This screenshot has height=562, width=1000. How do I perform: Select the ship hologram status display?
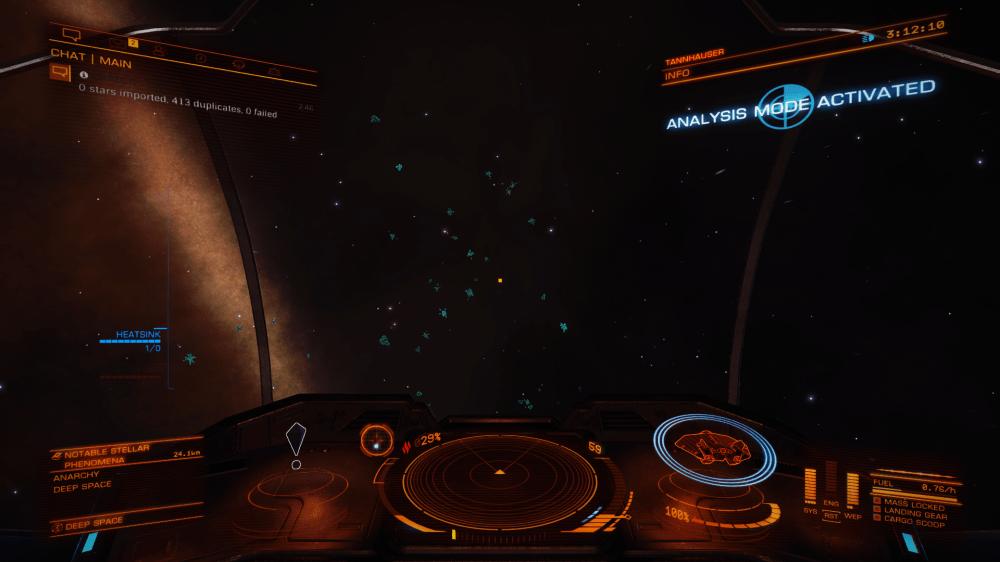pyautogui.click(x=714, y=449)
